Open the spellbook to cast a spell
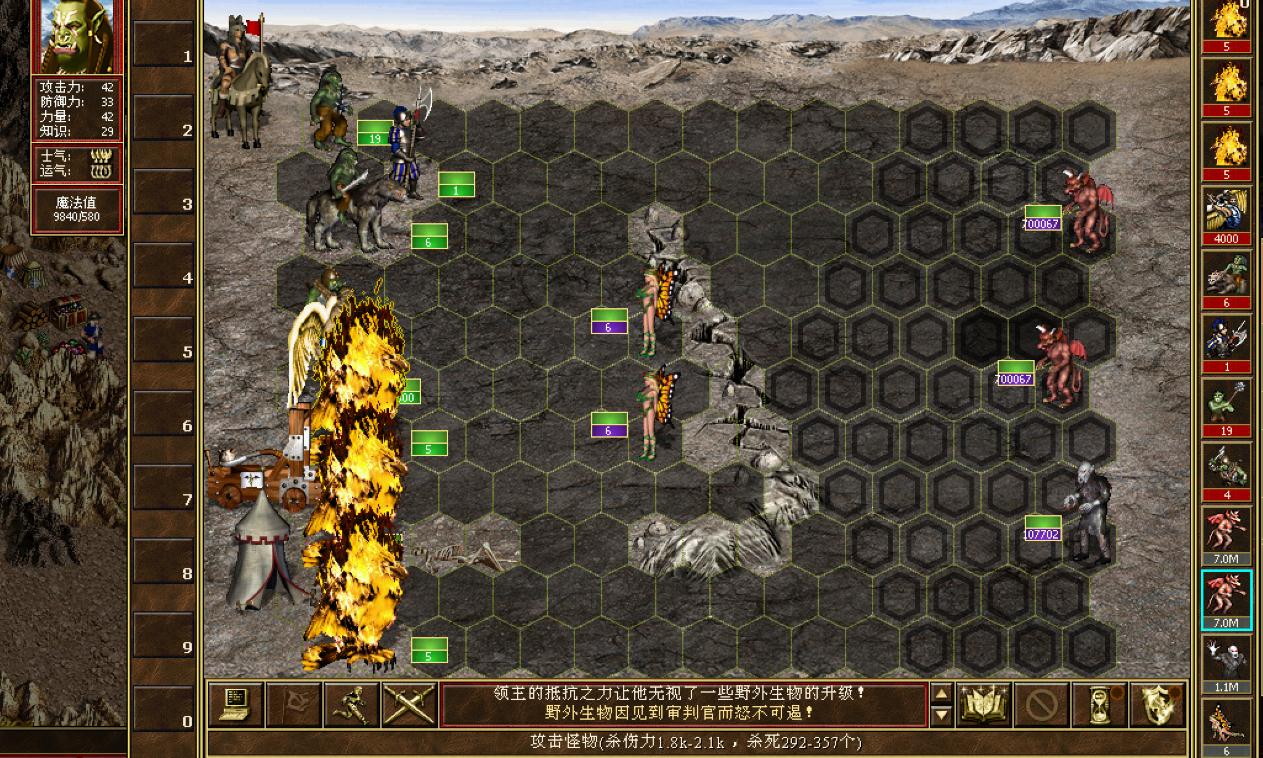 (x=985, y=705)
